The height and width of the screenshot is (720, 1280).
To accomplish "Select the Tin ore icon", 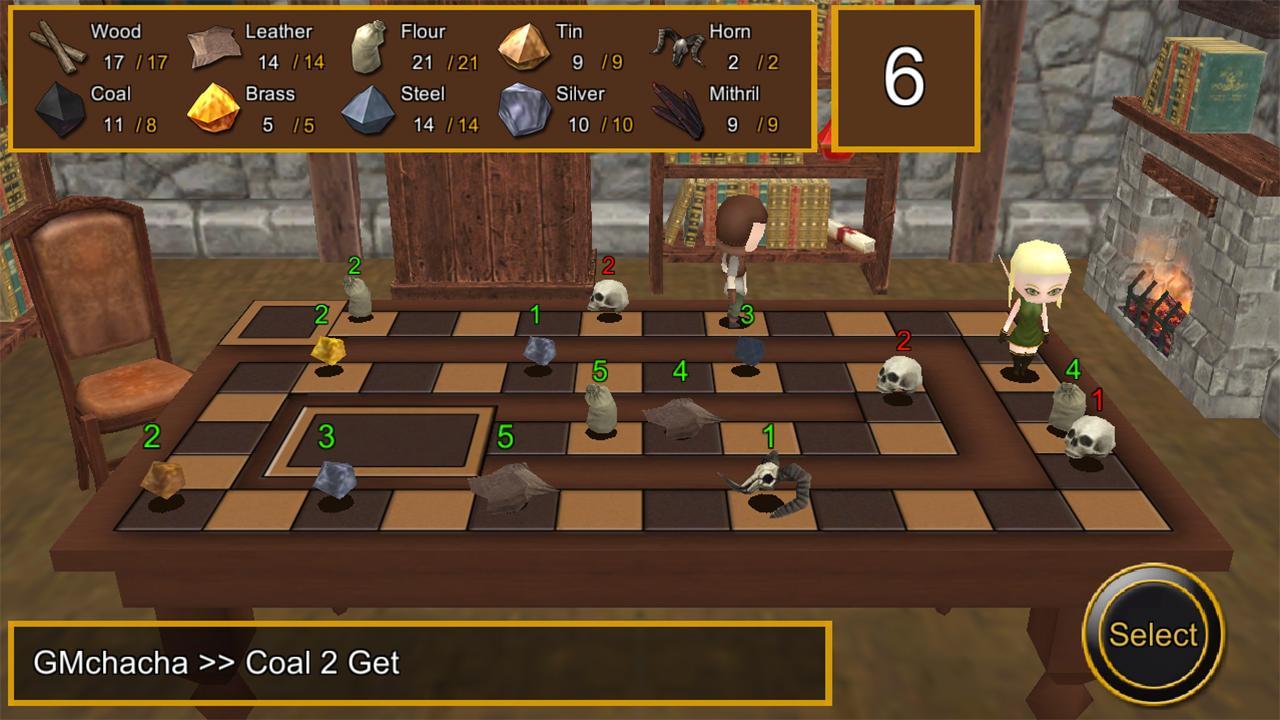I will (x=523, y=46).
